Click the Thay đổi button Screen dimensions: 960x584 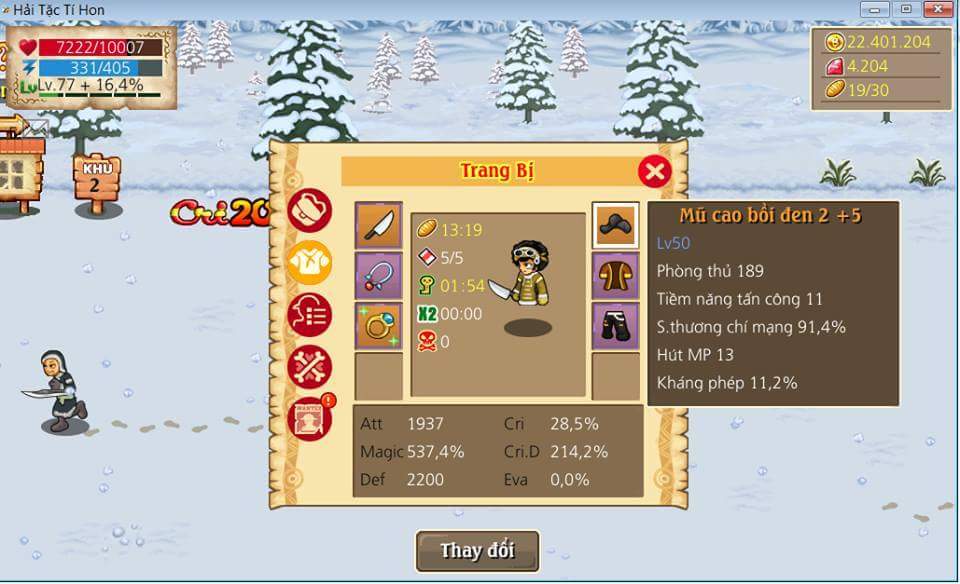pos(478,551)
